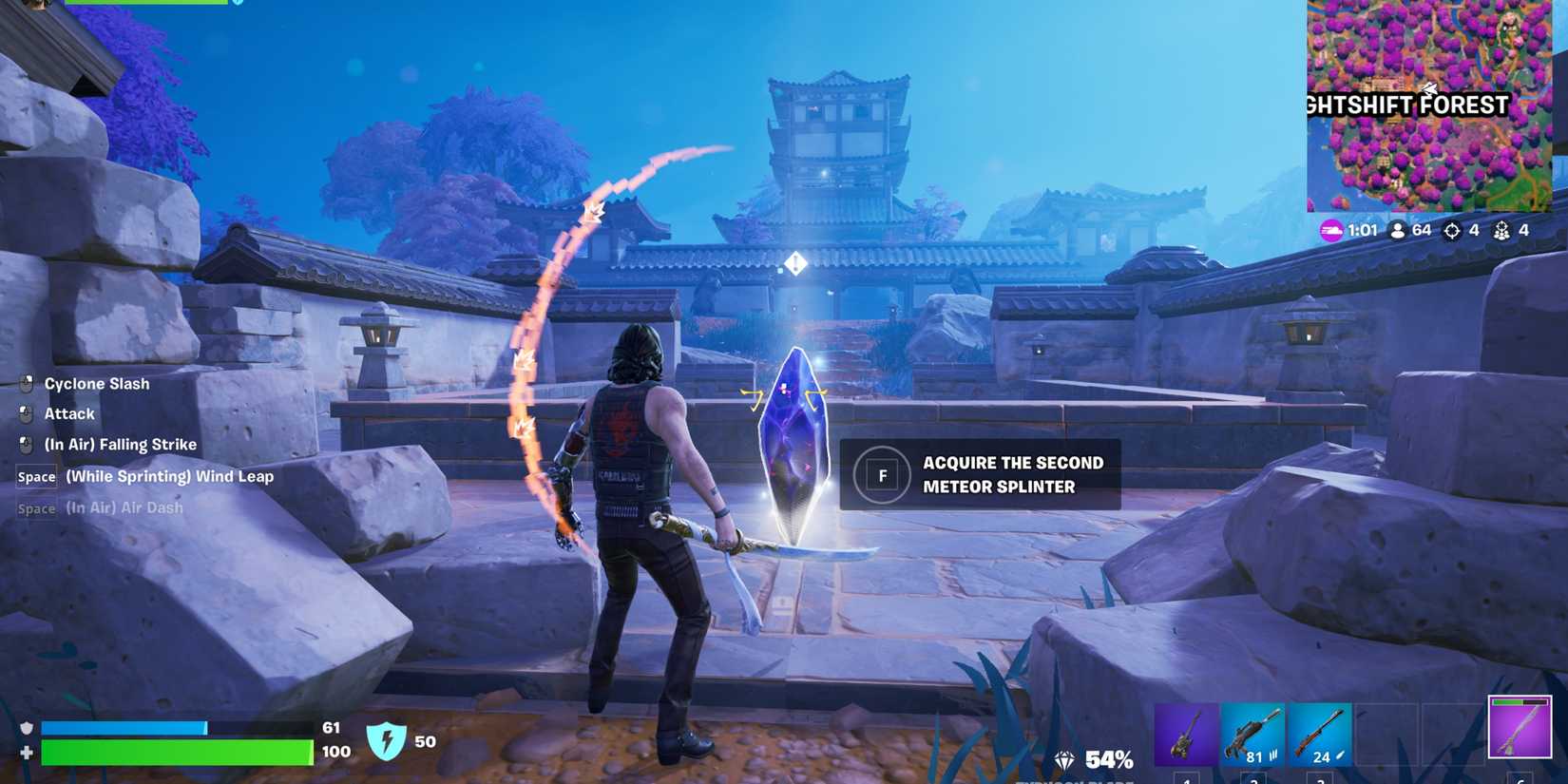Select the harvesting tool in slot one
Viewport: 1568px width, 784px height.
click(x=1185, y=734)
